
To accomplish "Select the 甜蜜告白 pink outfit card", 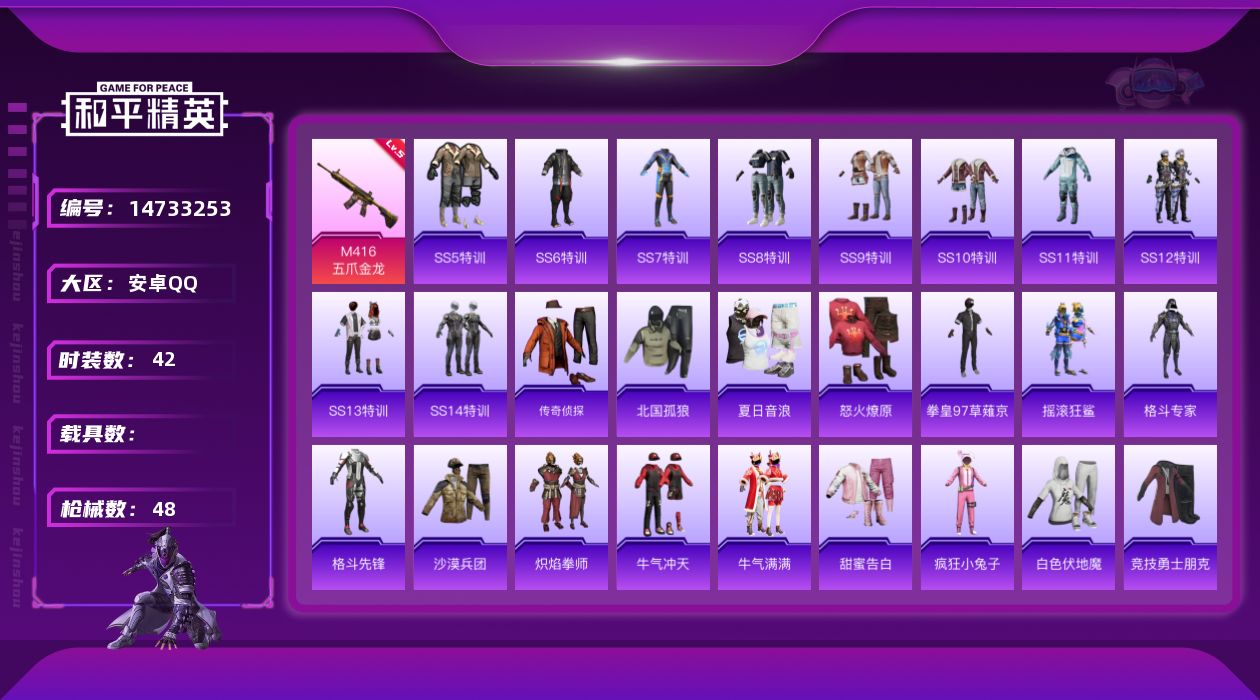I will click(x=865, y=517).
